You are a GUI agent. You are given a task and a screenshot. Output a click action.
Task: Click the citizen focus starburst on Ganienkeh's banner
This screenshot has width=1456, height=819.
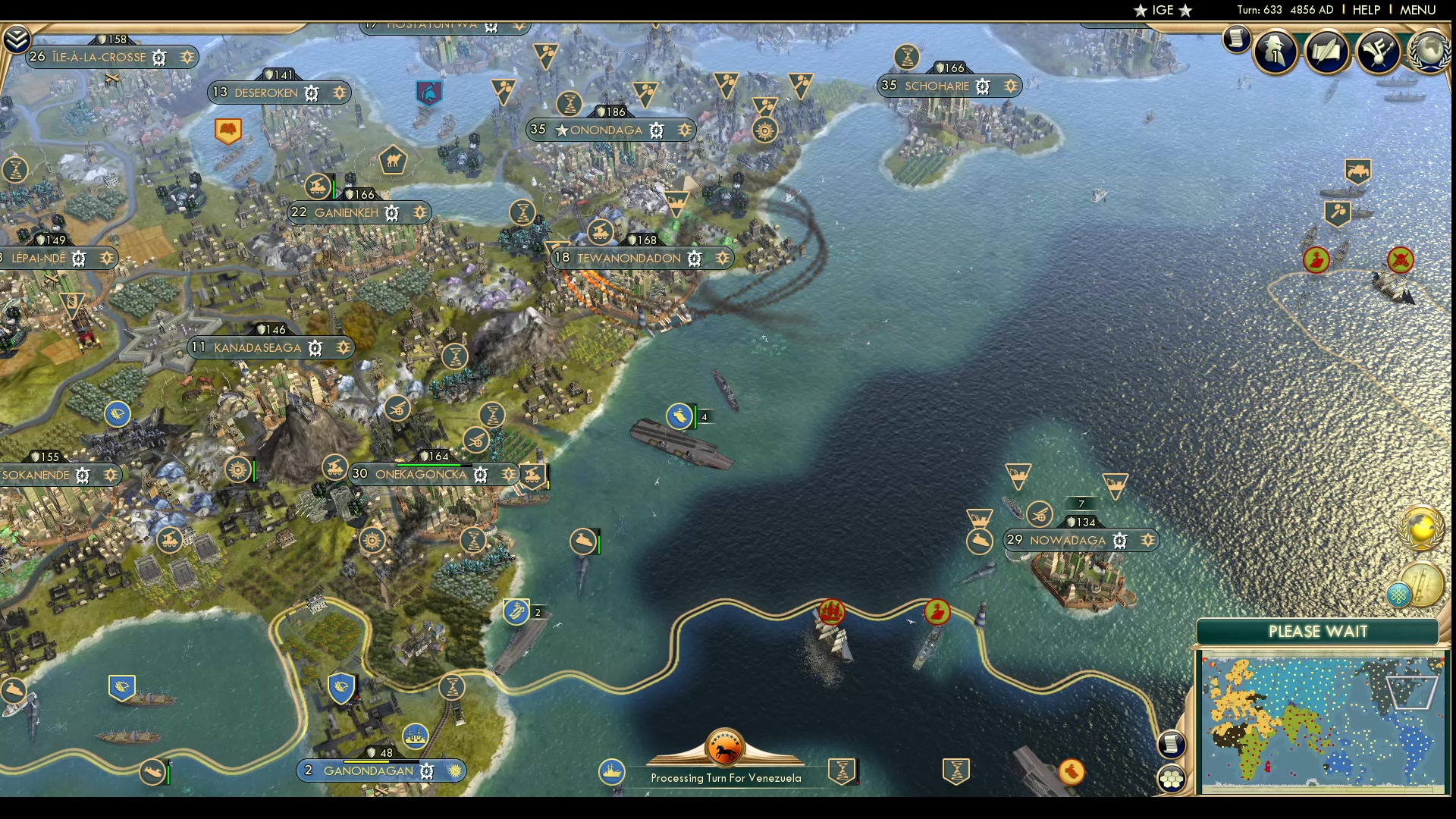[x=421, y=213]
